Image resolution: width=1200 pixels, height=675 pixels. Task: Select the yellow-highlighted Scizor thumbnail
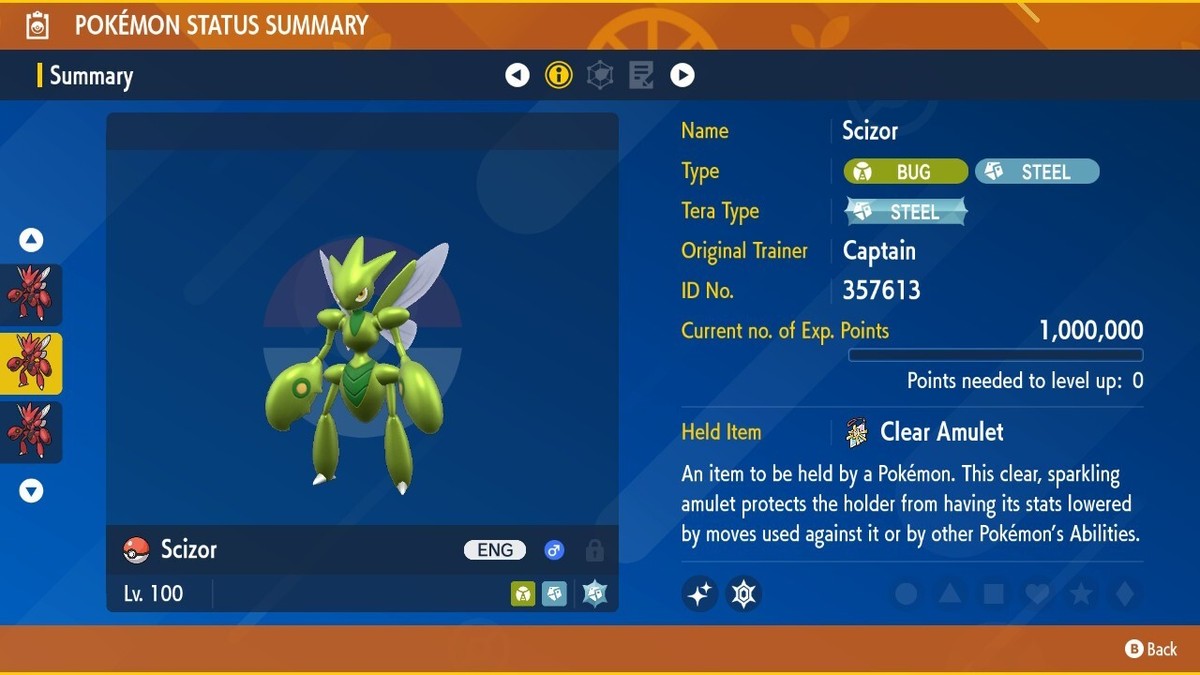(x=31, y=363)
